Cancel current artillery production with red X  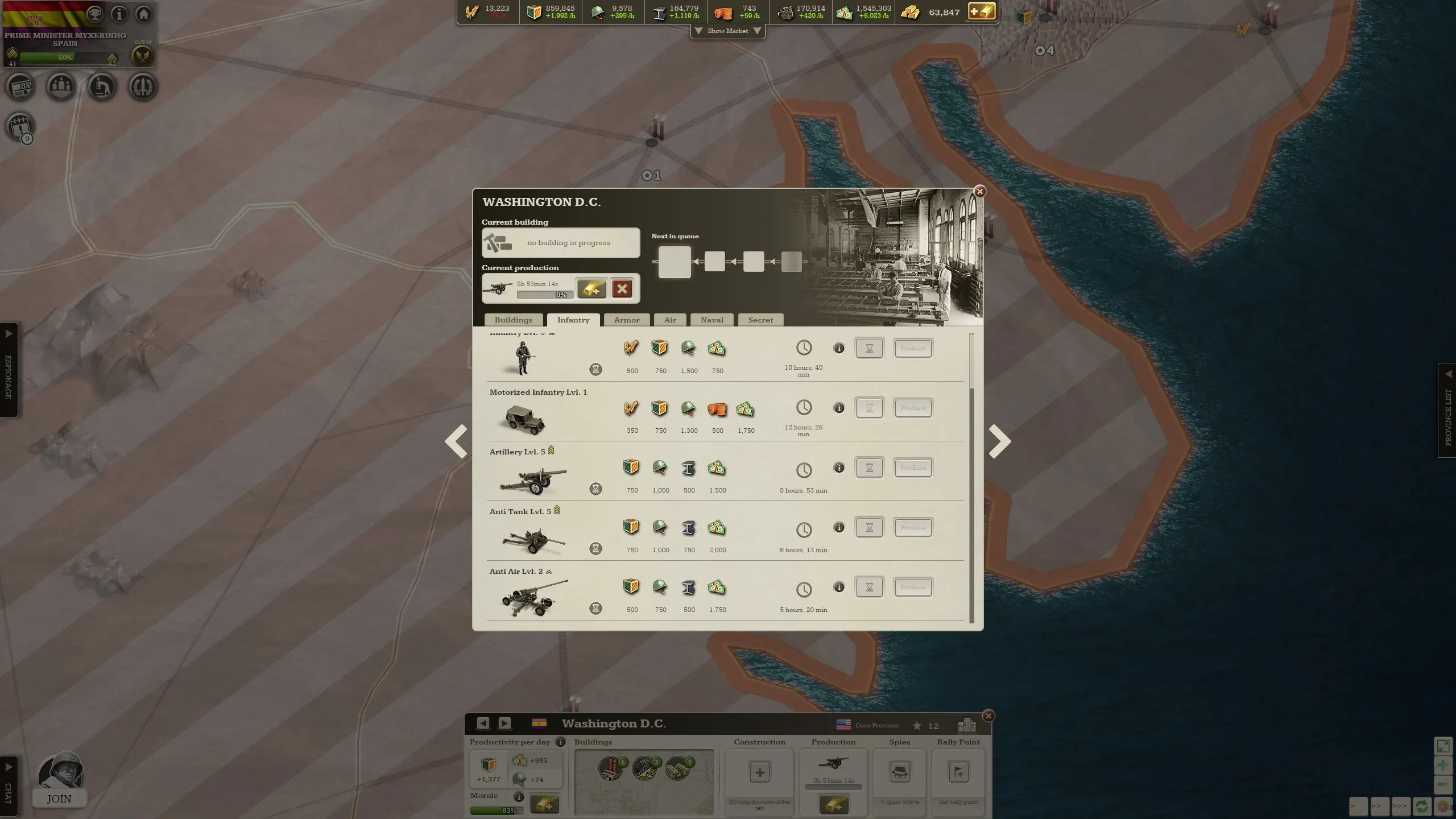[x=622, y=288]
